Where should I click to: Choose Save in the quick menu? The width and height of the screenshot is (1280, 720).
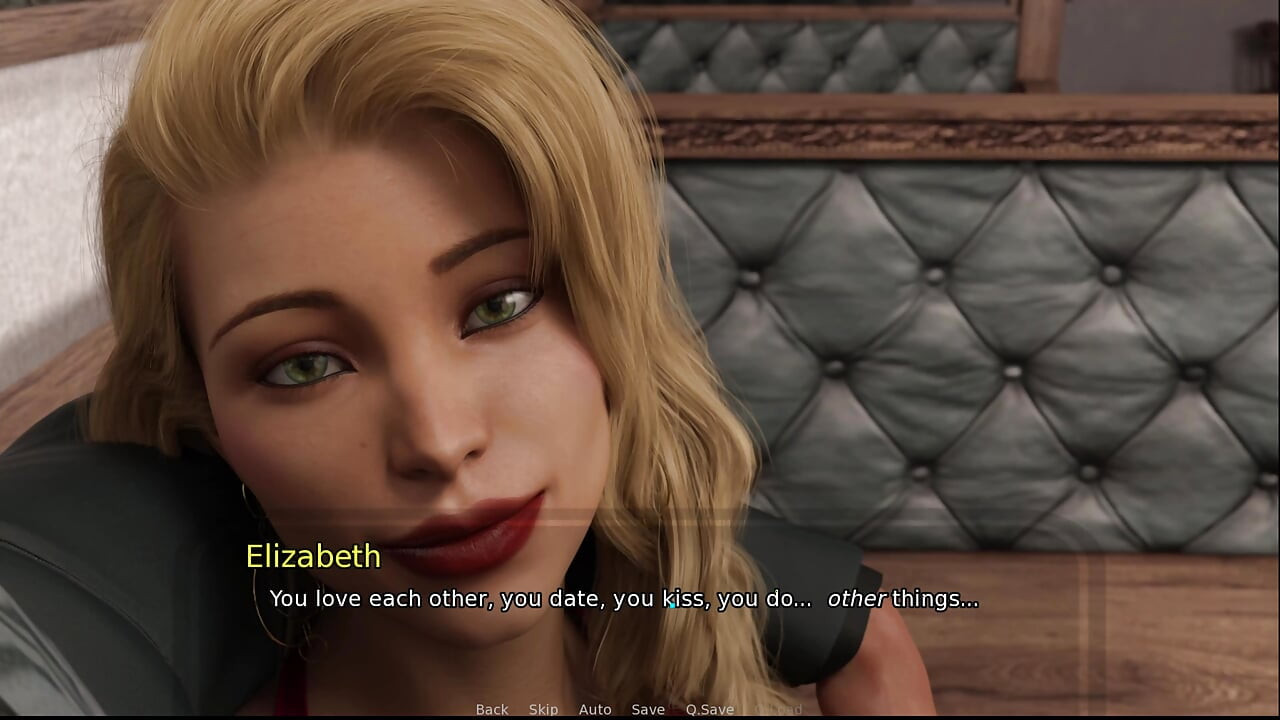point(647,709)
